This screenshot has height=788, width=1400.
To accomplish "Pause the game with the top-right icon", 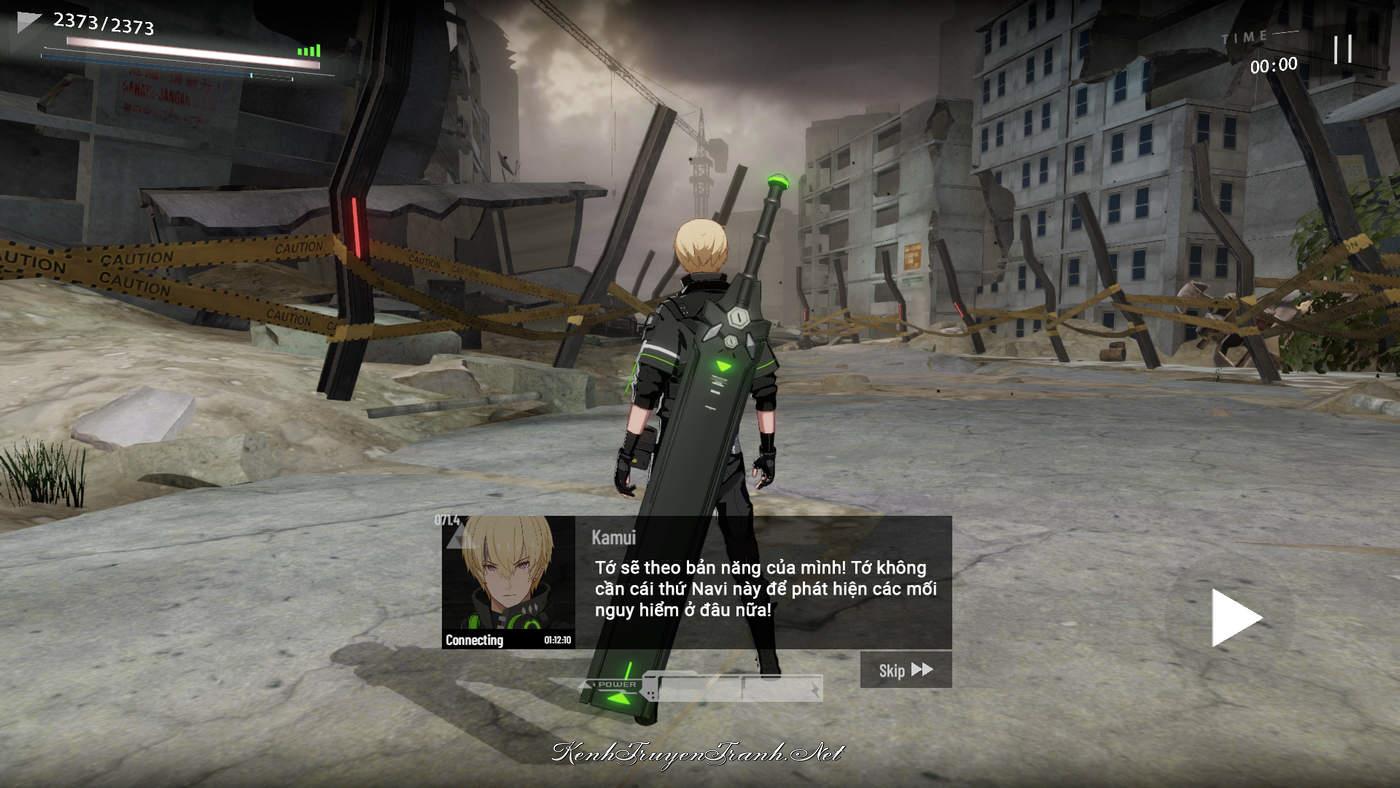I will (1342, 49).
